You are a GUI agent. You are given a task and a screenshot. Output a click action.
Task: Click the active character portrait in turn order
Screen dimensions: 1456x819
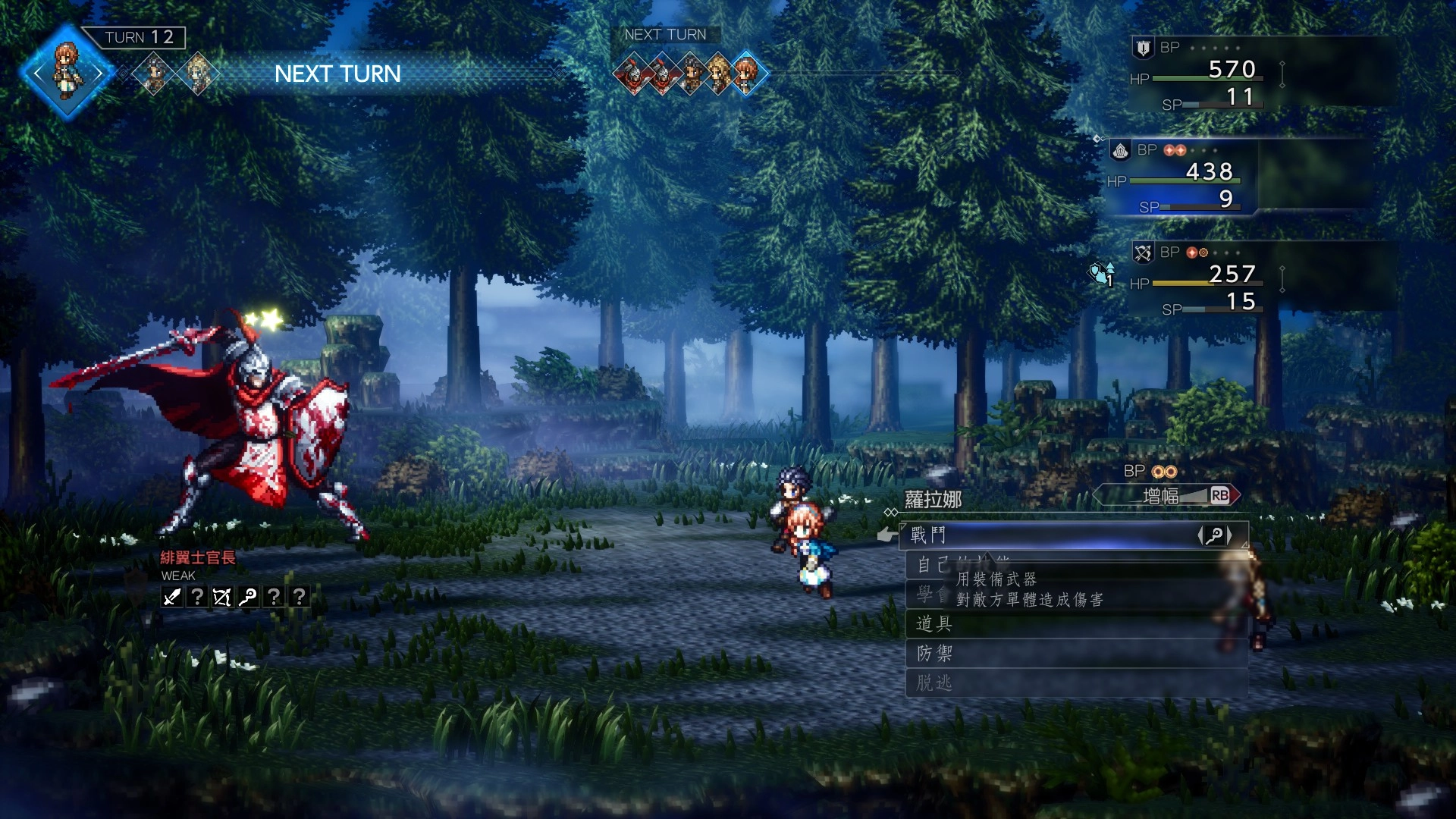pyautogui.click(x=67, y=73)
